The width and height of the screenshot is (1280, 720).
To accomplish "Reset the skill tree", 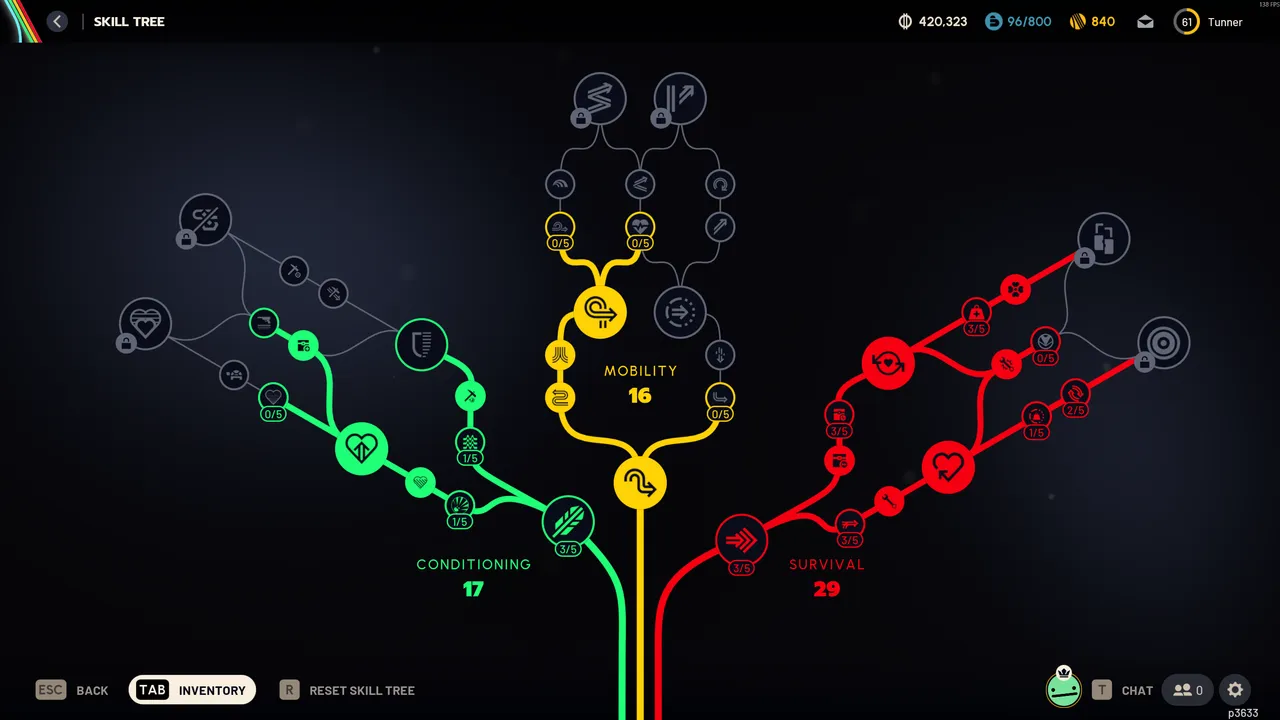I will 347,690.
